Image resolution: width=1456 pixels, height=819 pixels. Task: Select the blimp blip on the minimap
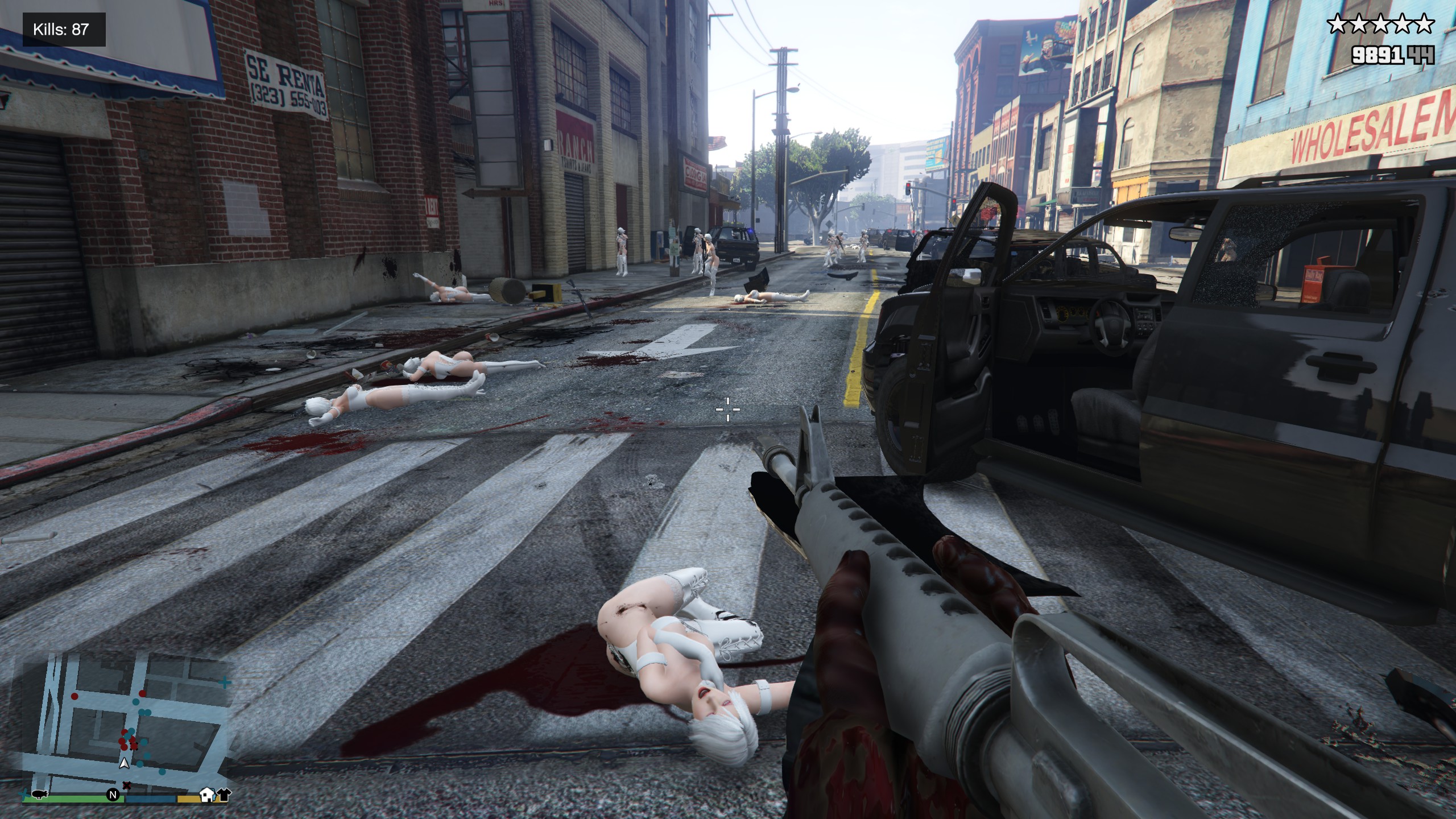(x=40, y=794)
